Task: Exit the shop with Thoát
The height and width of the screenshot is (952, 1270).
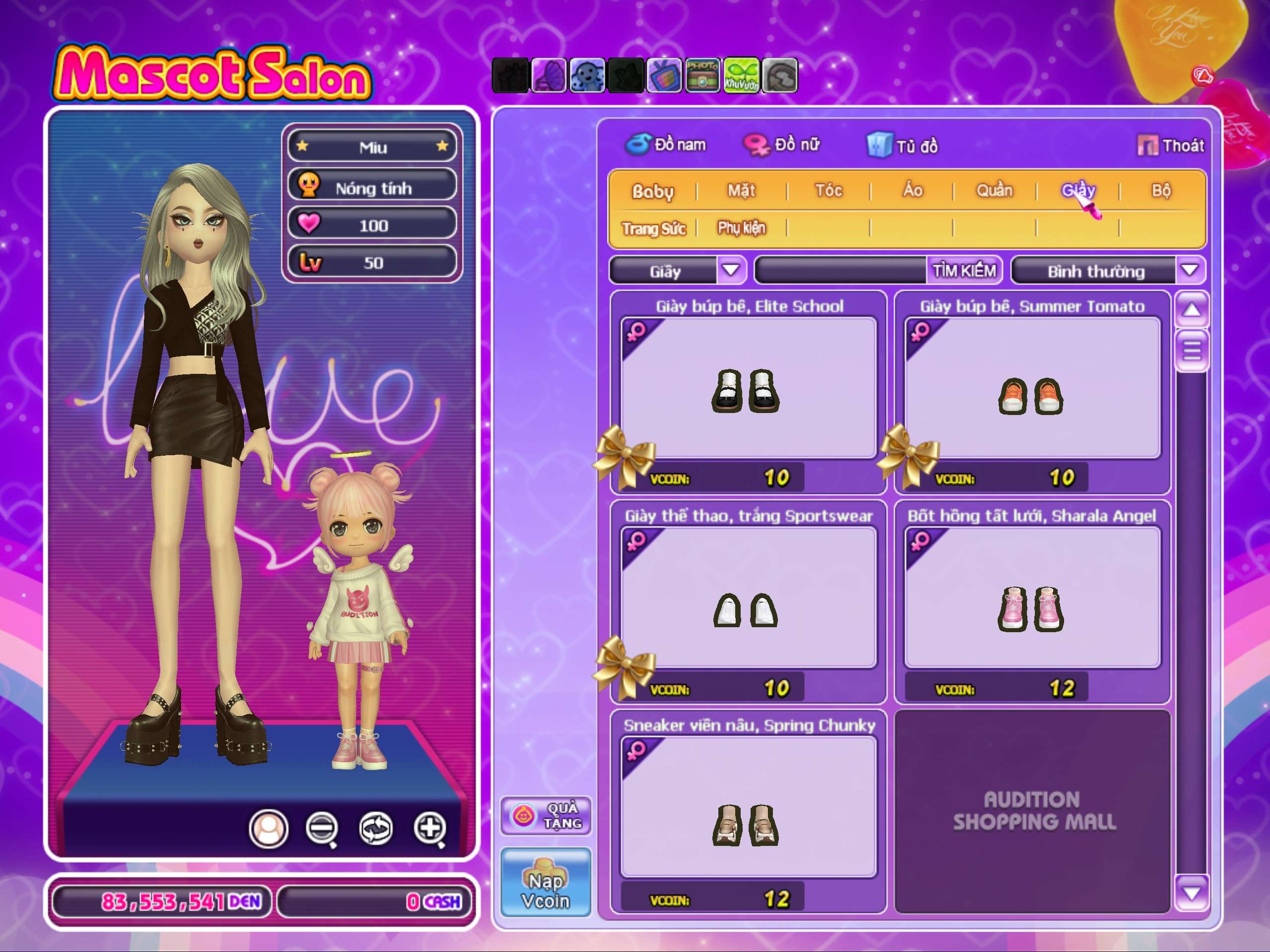Action: (x=1171, y=146)
